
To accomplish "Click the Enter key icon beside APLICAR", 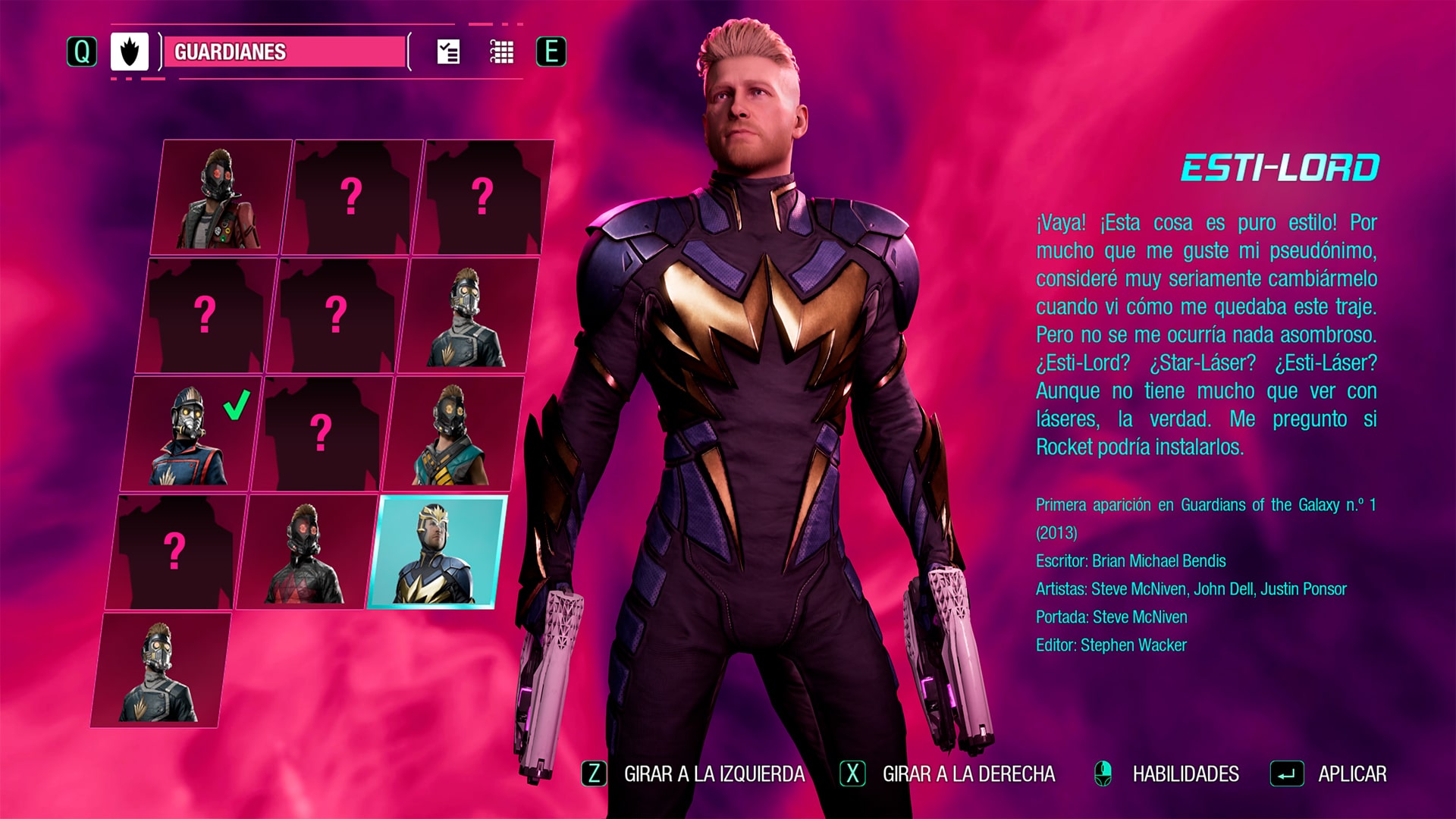I will 1288,775.
